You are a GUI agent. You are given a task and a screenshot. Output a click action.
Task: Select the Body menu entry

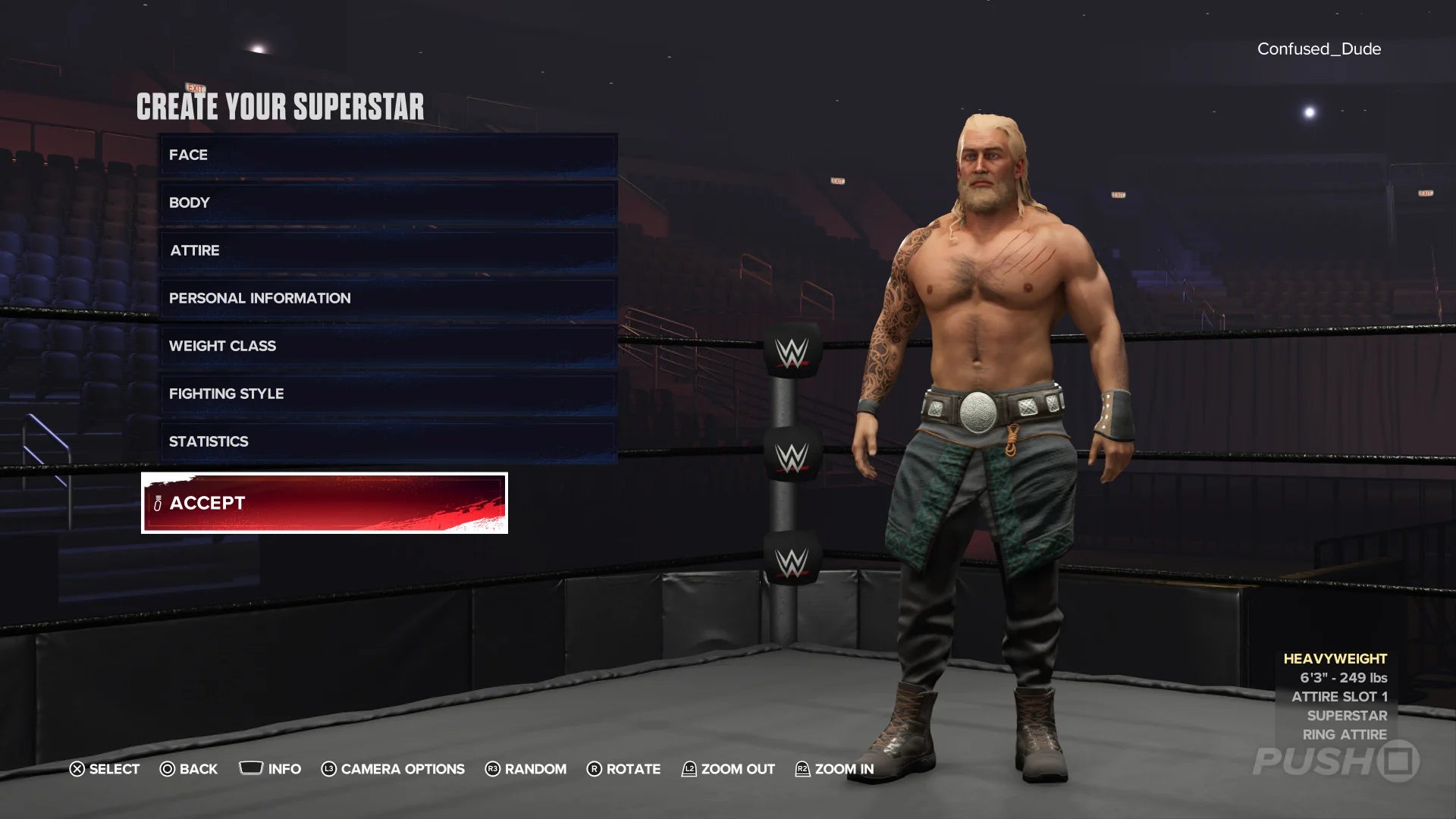pos(388,203)
